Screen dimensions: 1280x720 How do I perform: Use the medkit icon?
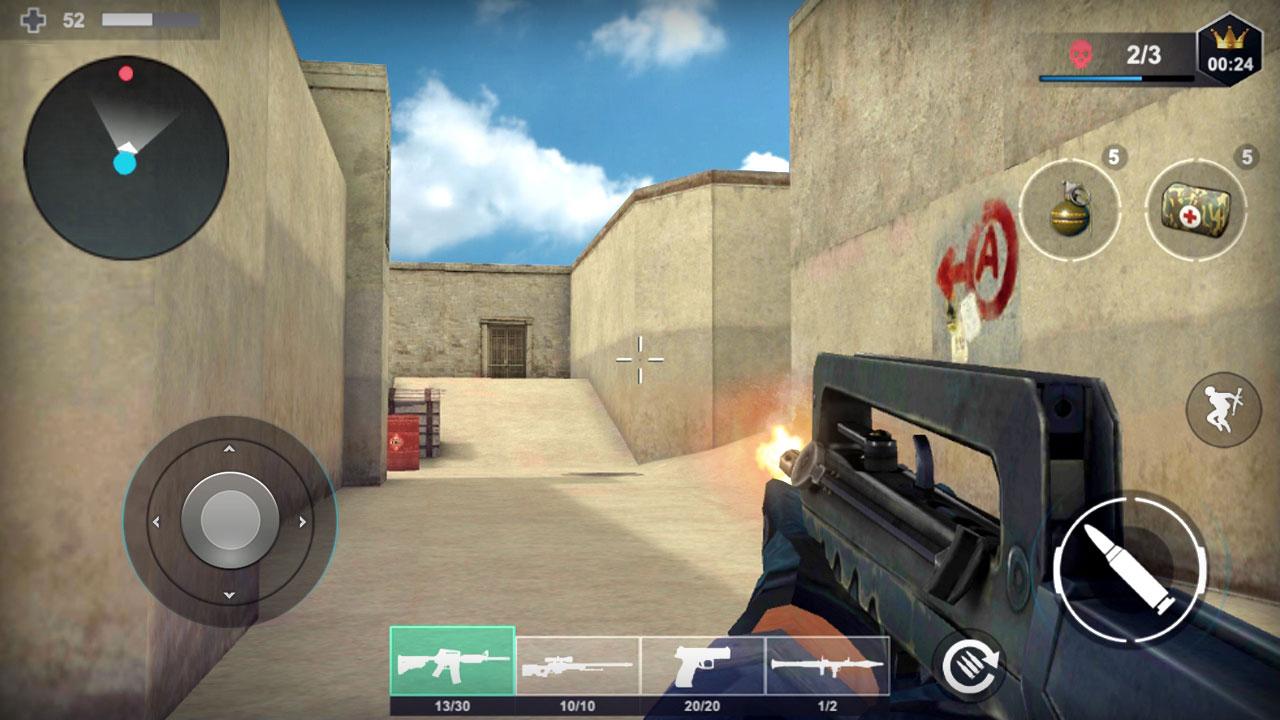pos(1195,210)
